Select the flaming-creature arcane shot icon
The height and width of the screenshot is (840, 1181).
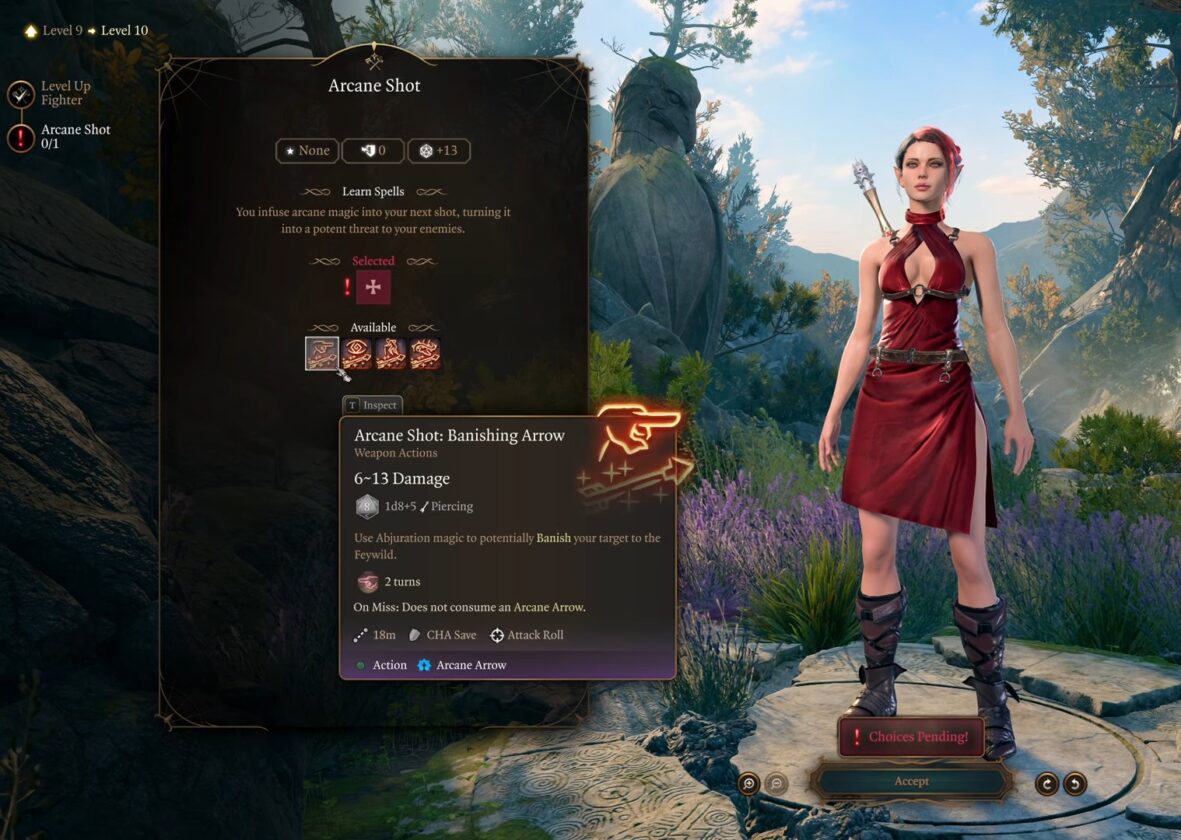pos(425,354)
